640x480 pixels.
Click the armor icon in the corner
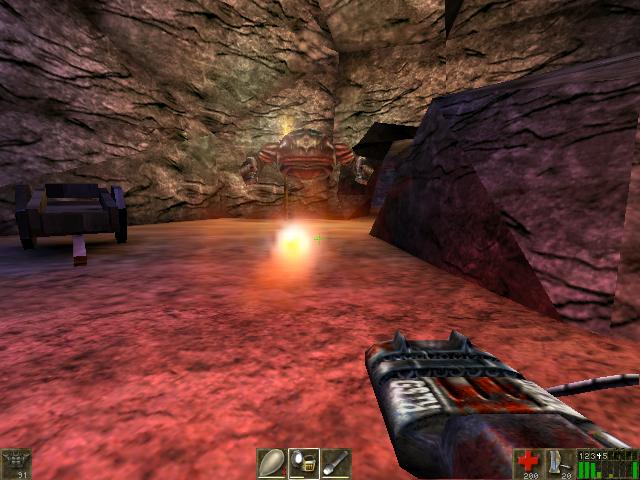click(x=17, y=463)
